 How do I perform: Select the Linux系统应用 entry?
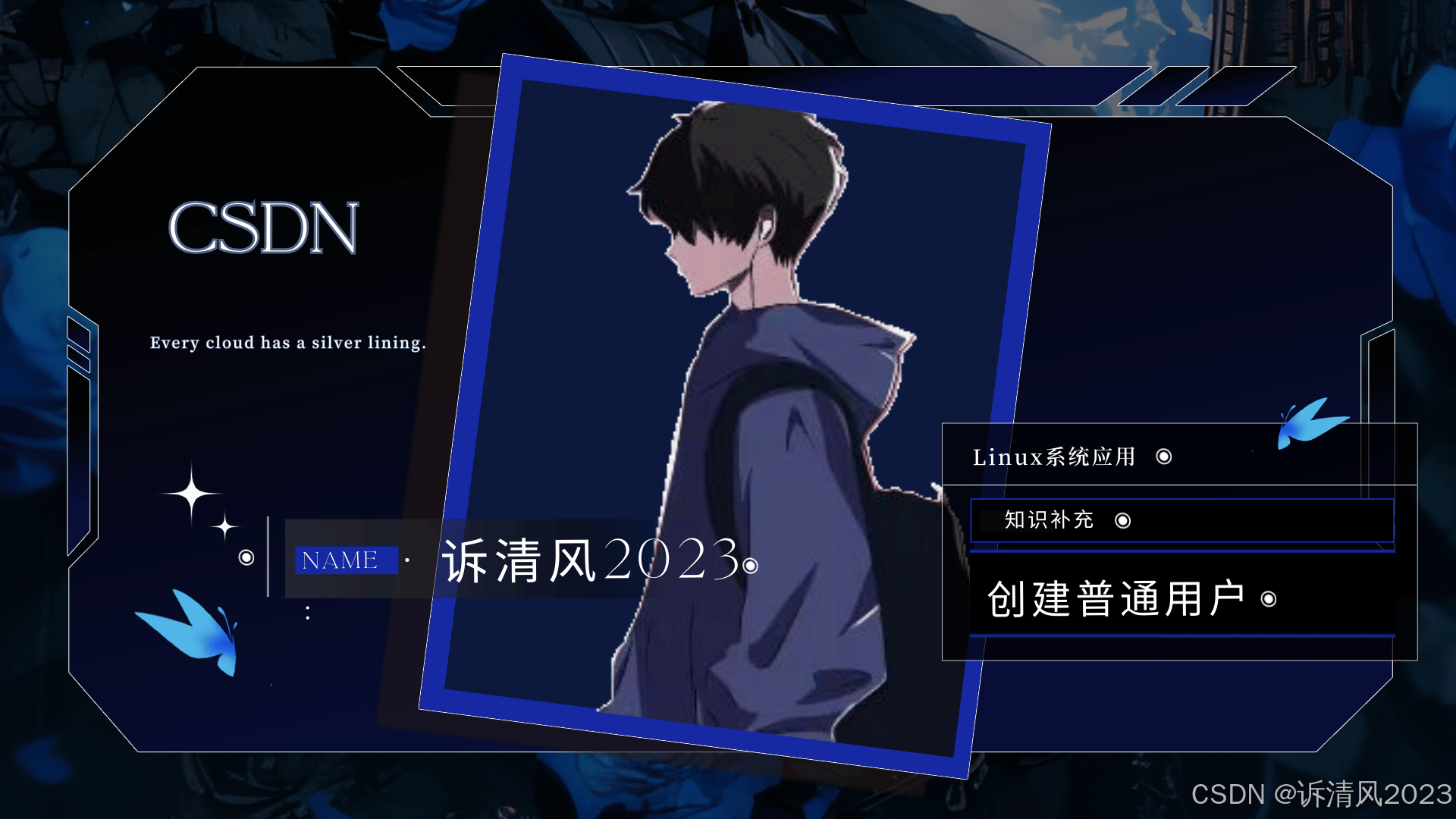(1054, 457)
